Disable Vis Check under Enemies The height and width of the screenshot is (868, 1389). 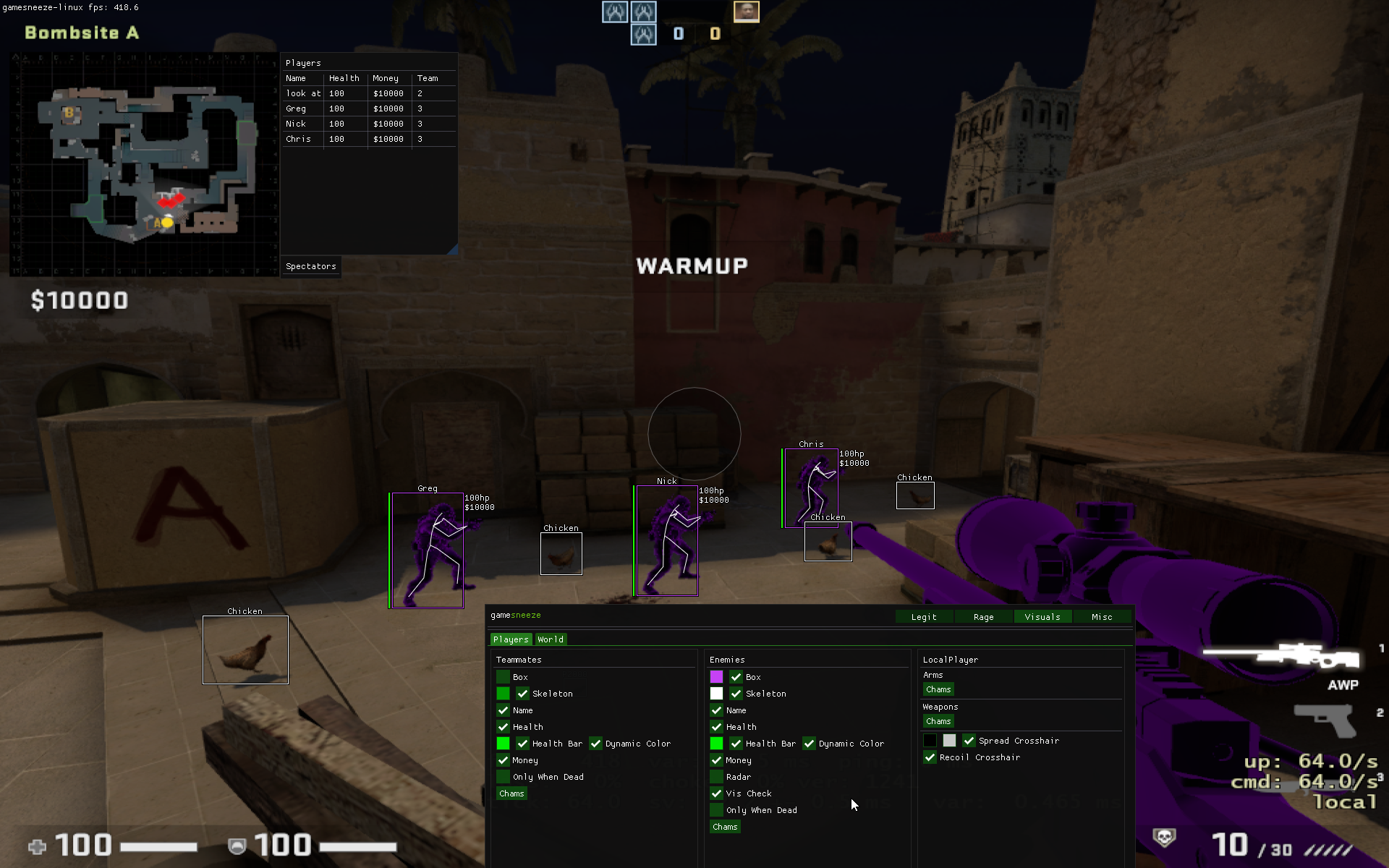(716, 793)
